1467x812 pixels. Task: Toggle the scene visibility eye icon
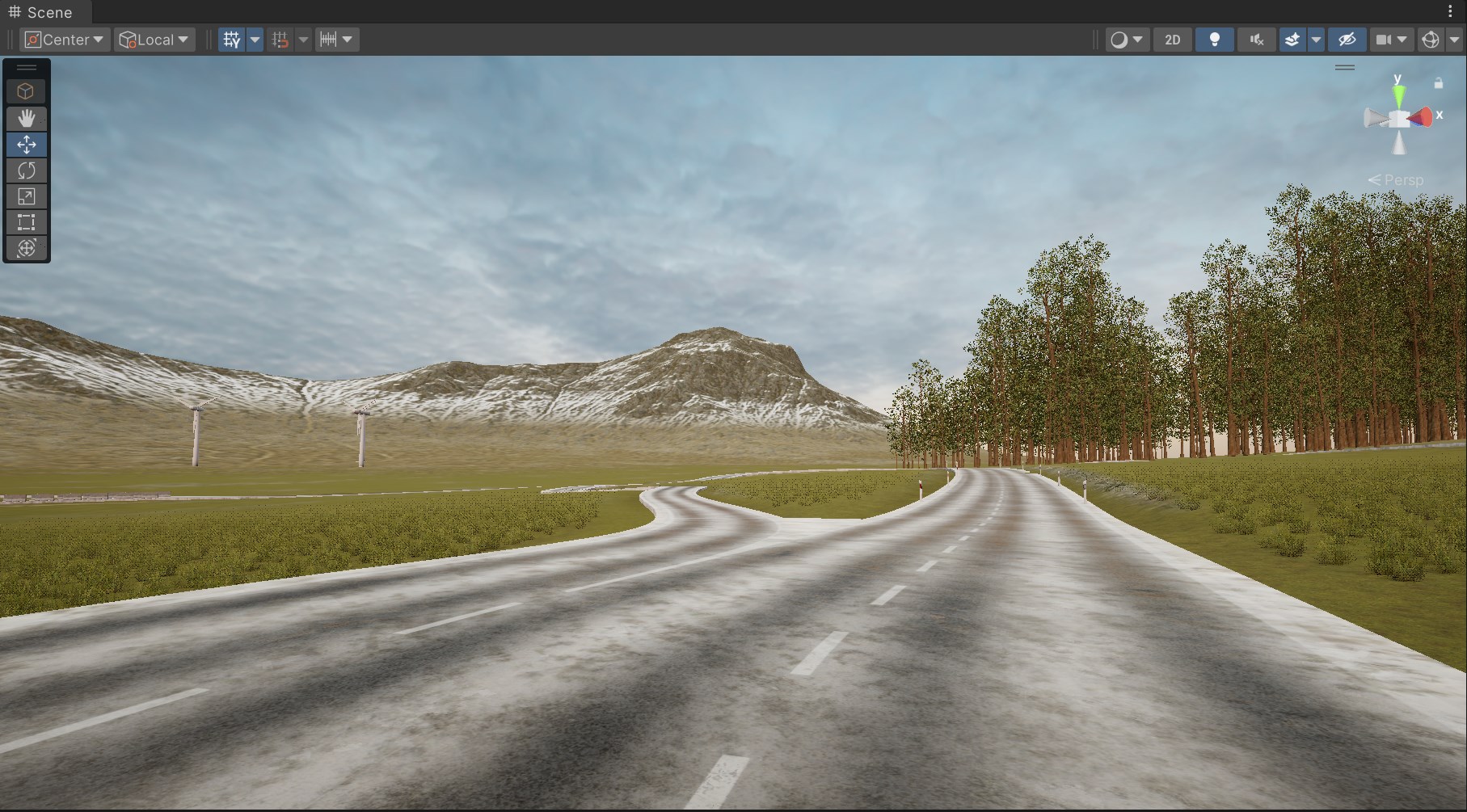[x=1346, y=40]
